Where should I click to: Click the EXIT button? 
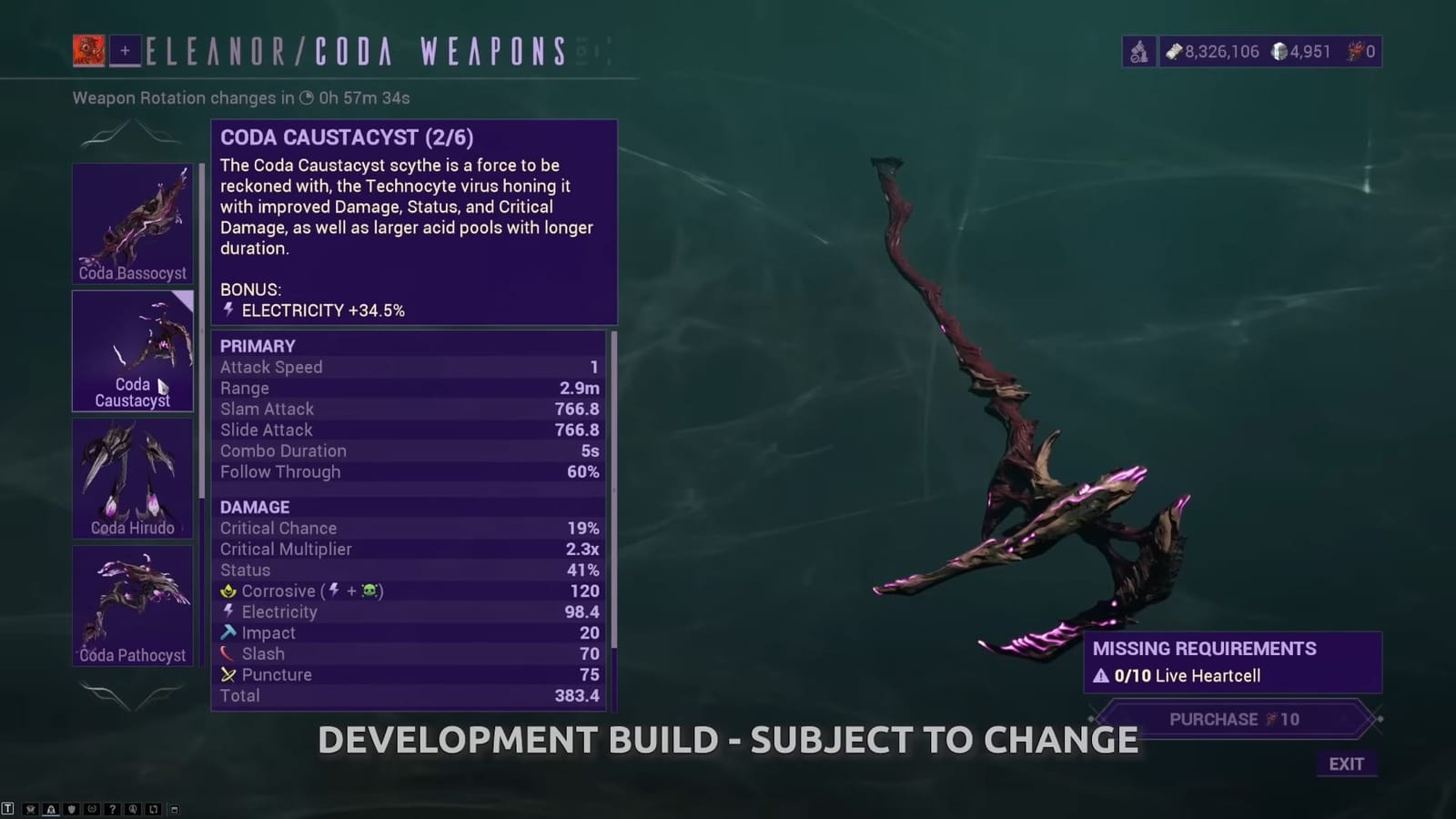[1347, 764]
